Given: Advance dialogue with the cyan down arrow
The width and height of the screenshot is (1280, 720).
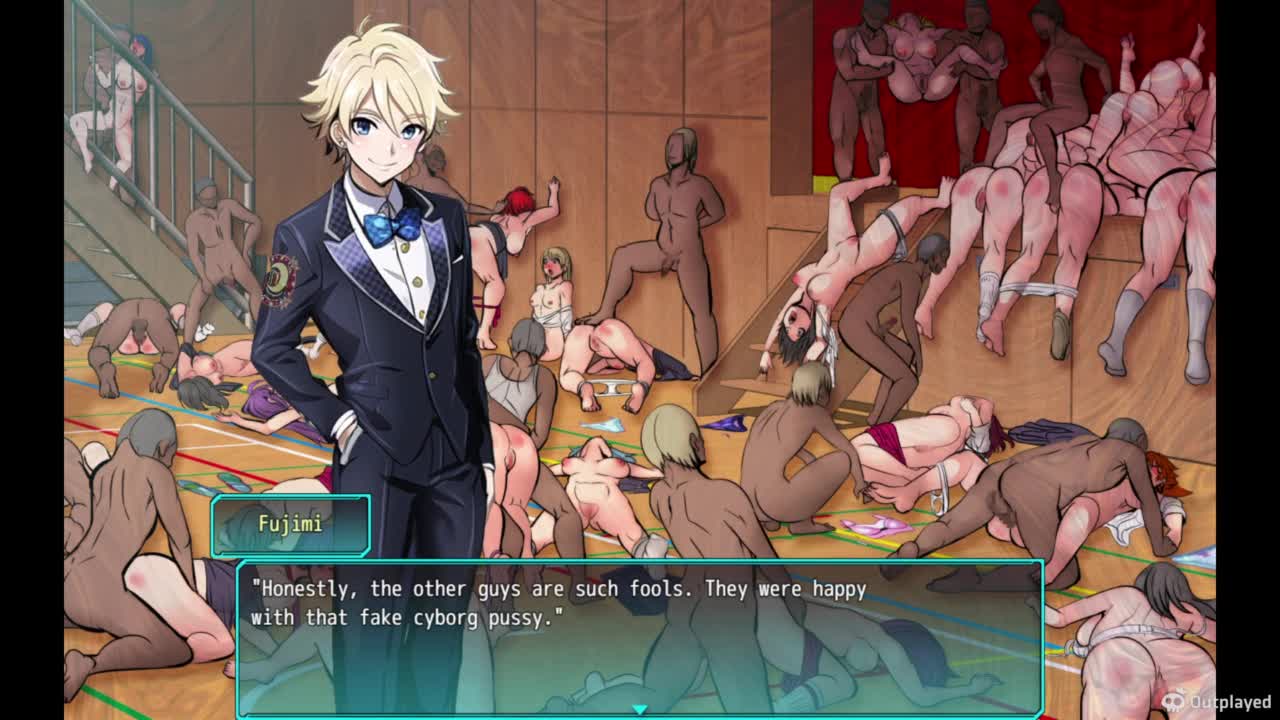Looking at the screenshot, I should point(640,709).
